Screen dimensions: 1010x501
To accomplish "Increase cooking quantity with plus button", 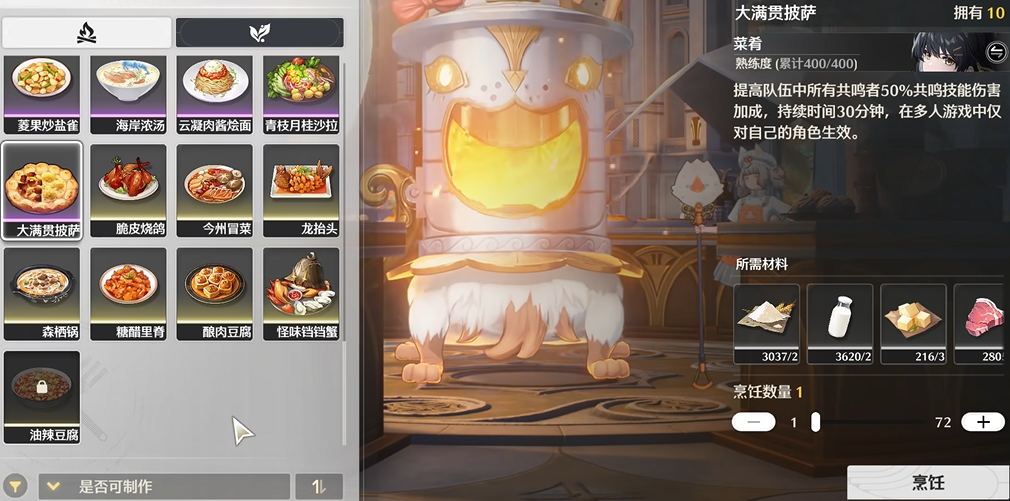I will click(x=982, y=422).
